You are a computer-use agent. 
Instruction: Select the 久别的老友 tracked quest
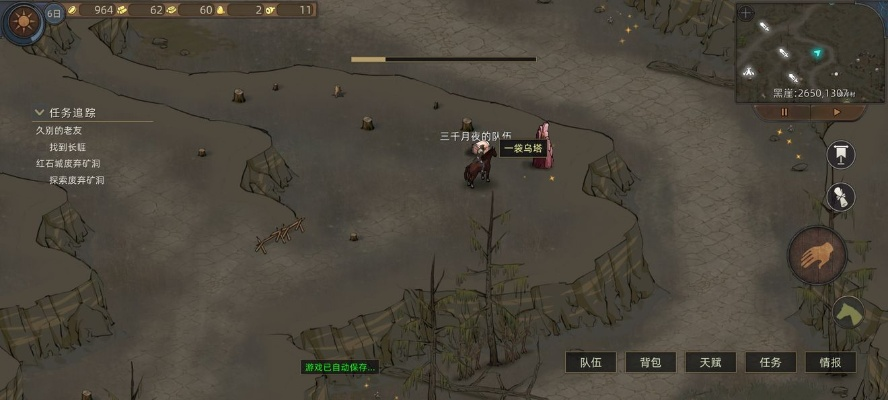pos(59,130)
